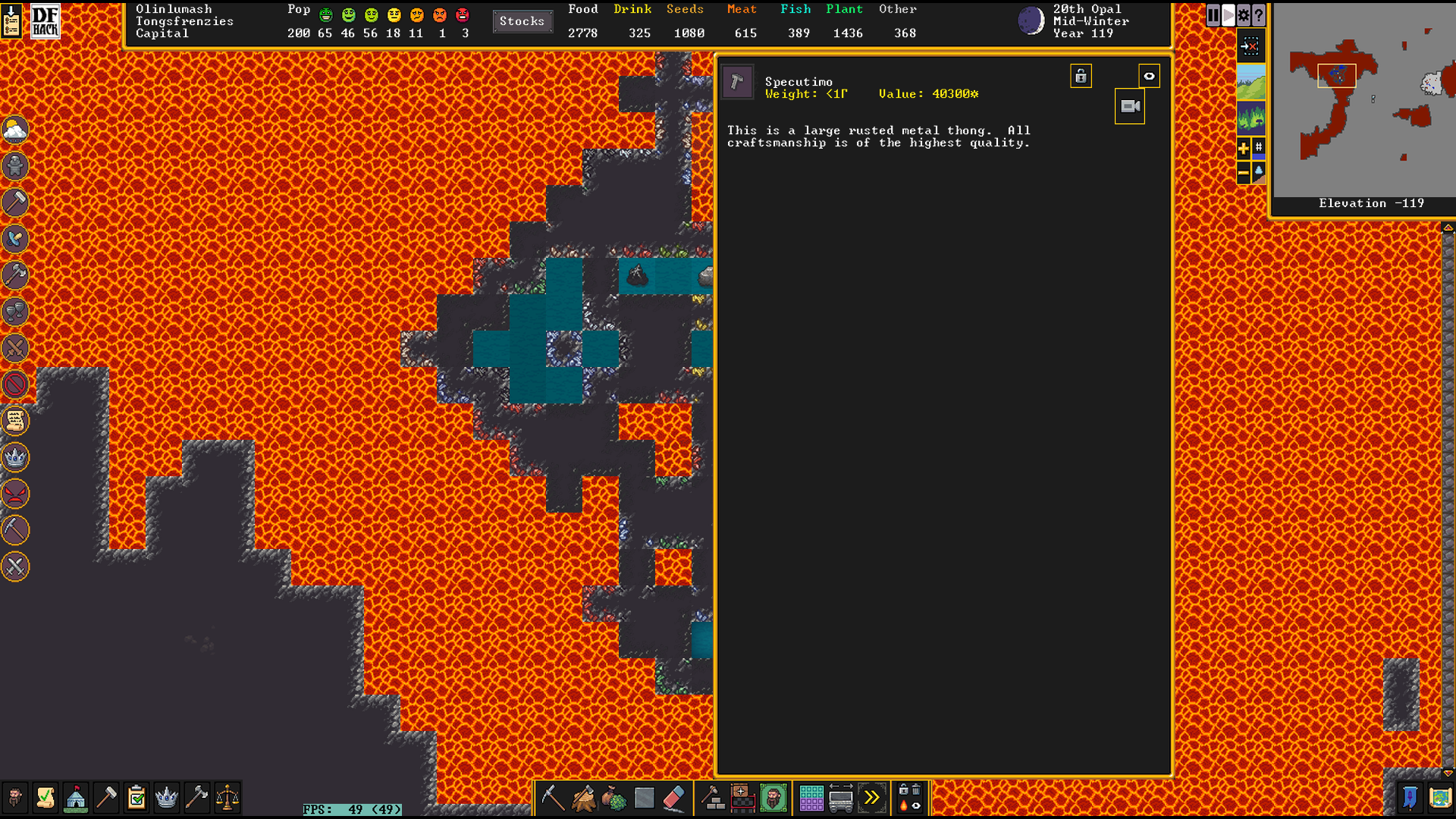Choose the tree chopping tool
The height and width of the screenshot is (819, 1456).
[x=583, y=798]
